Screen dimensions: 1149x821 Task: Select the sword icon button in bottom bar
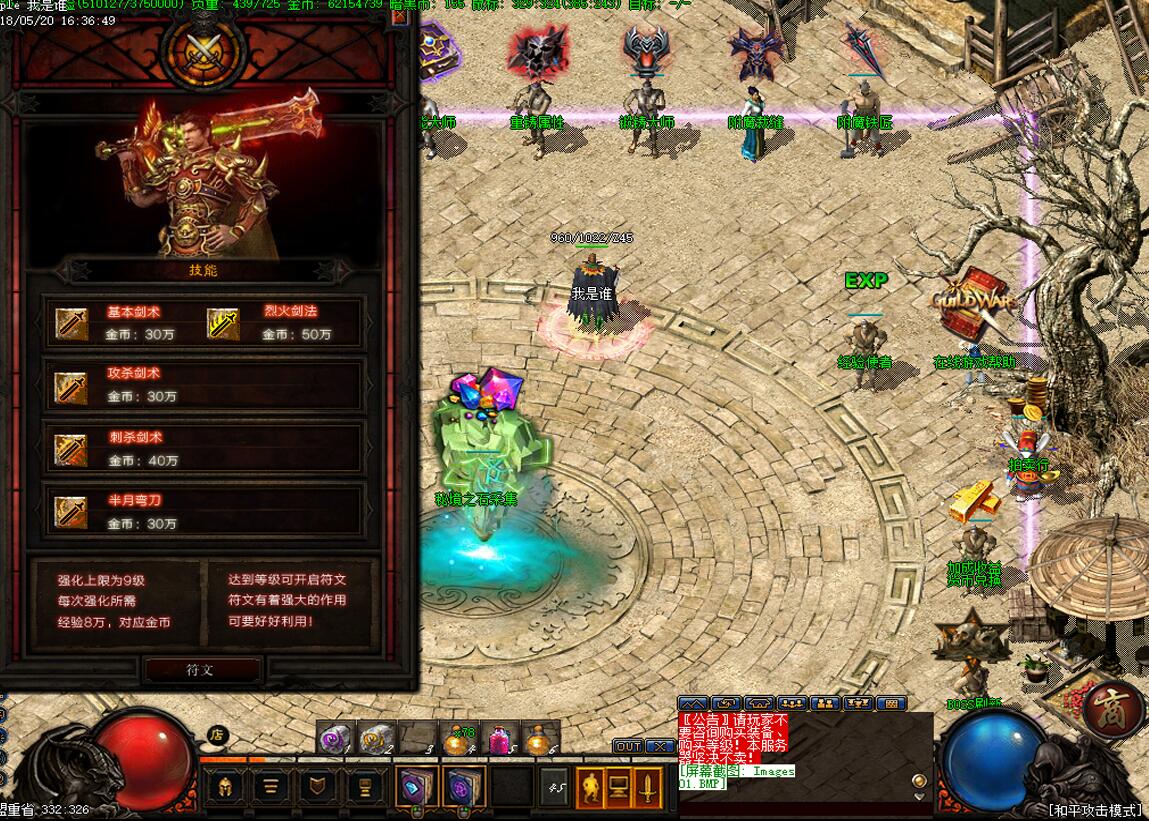[649, 786]
